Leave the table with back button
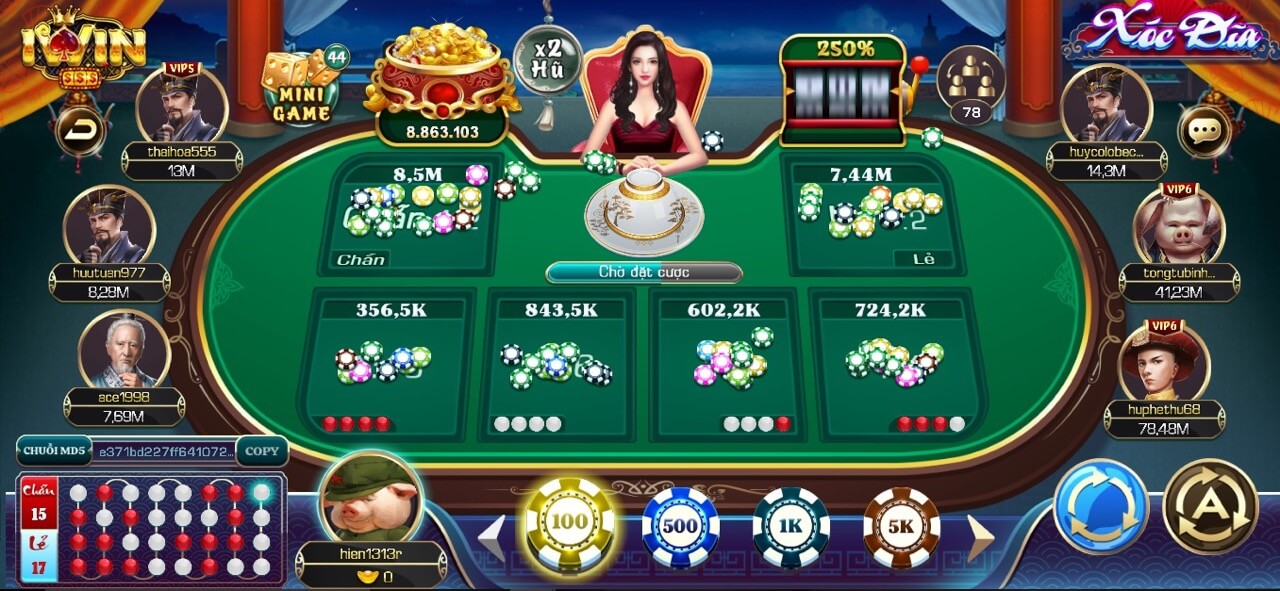The height and width of the screenshot is (591, 1280). click(79, 130)
